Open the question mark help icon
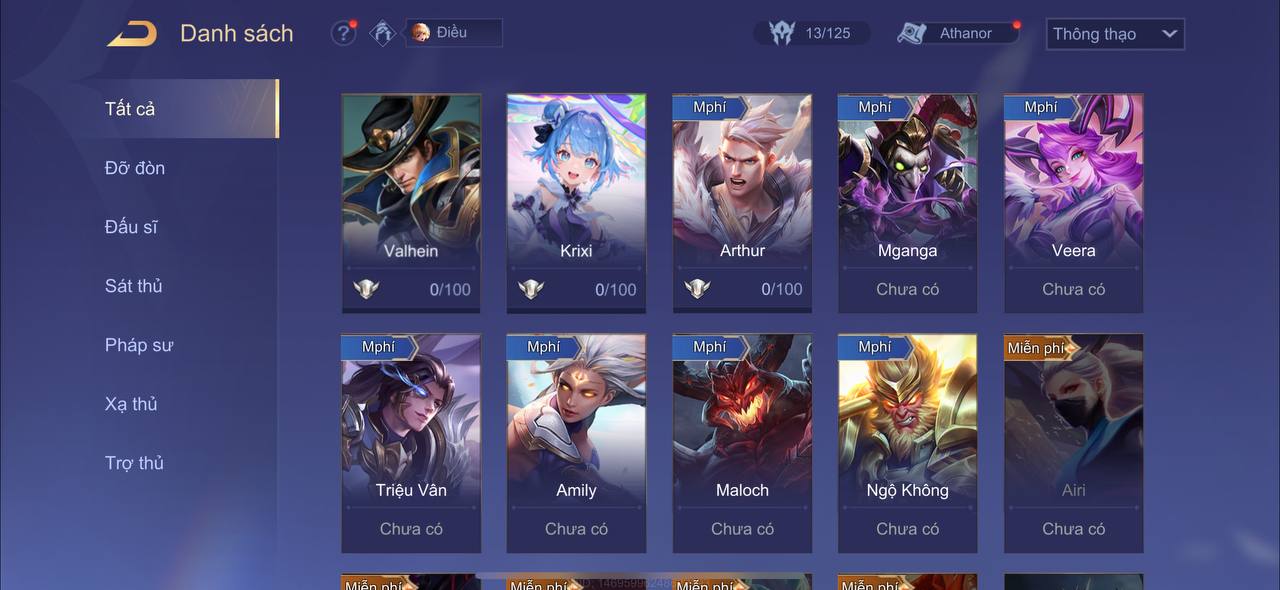1280x590 pixels. (x=343, y=33)
